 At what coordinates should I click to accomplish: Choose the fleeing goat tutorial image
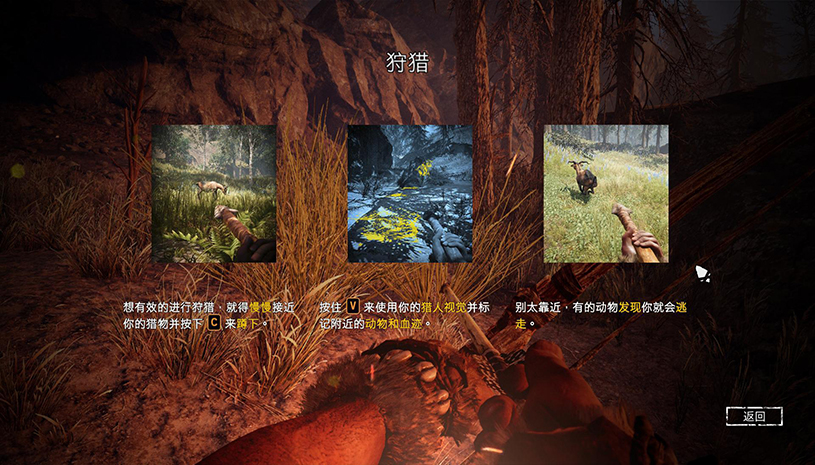point(606,194)
